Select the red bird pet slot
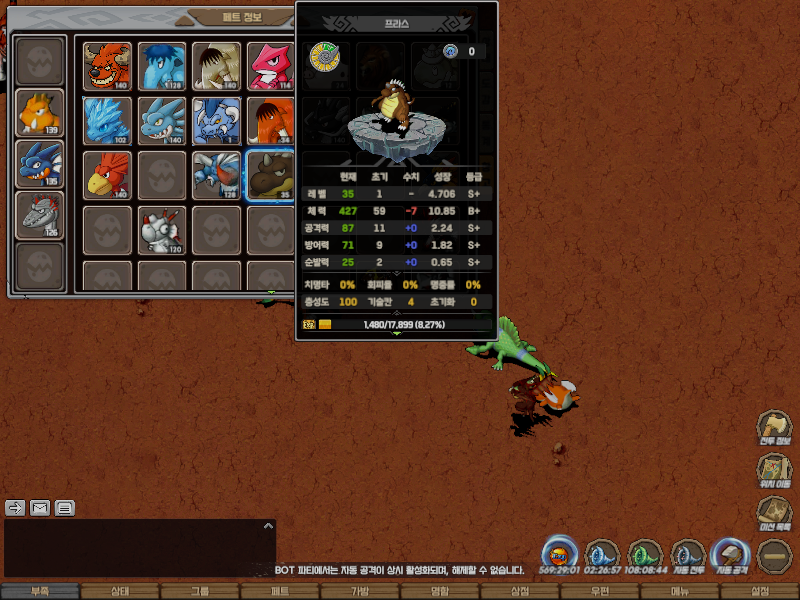The image size is (800, 600). 108,175
